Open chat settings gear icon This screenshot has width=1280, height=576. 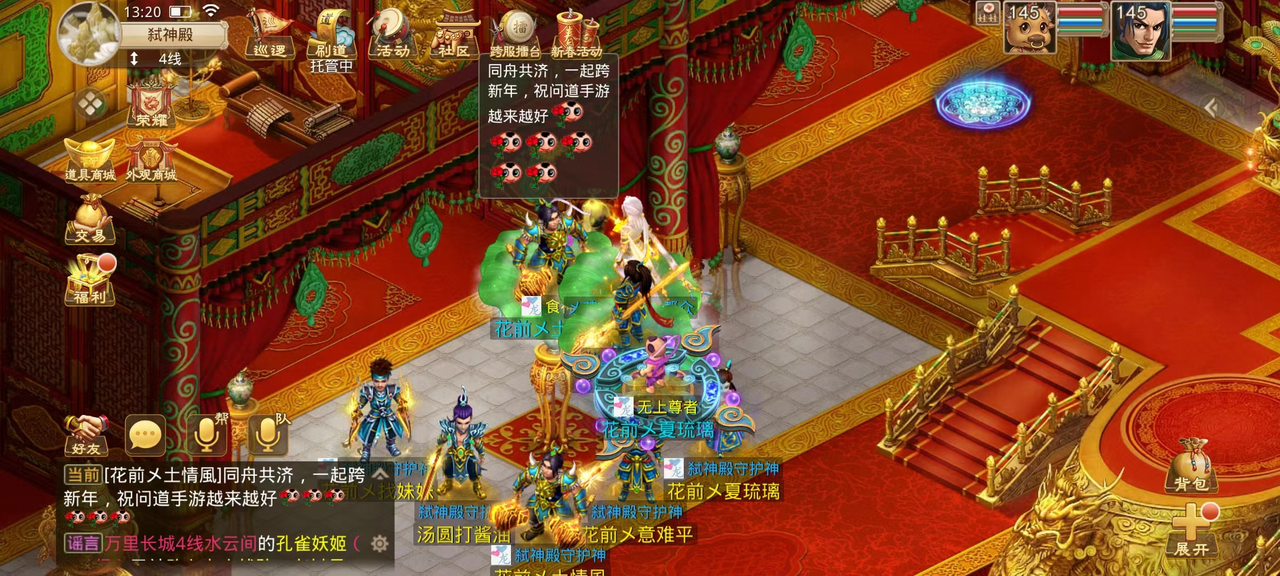[x=379, y=543]
